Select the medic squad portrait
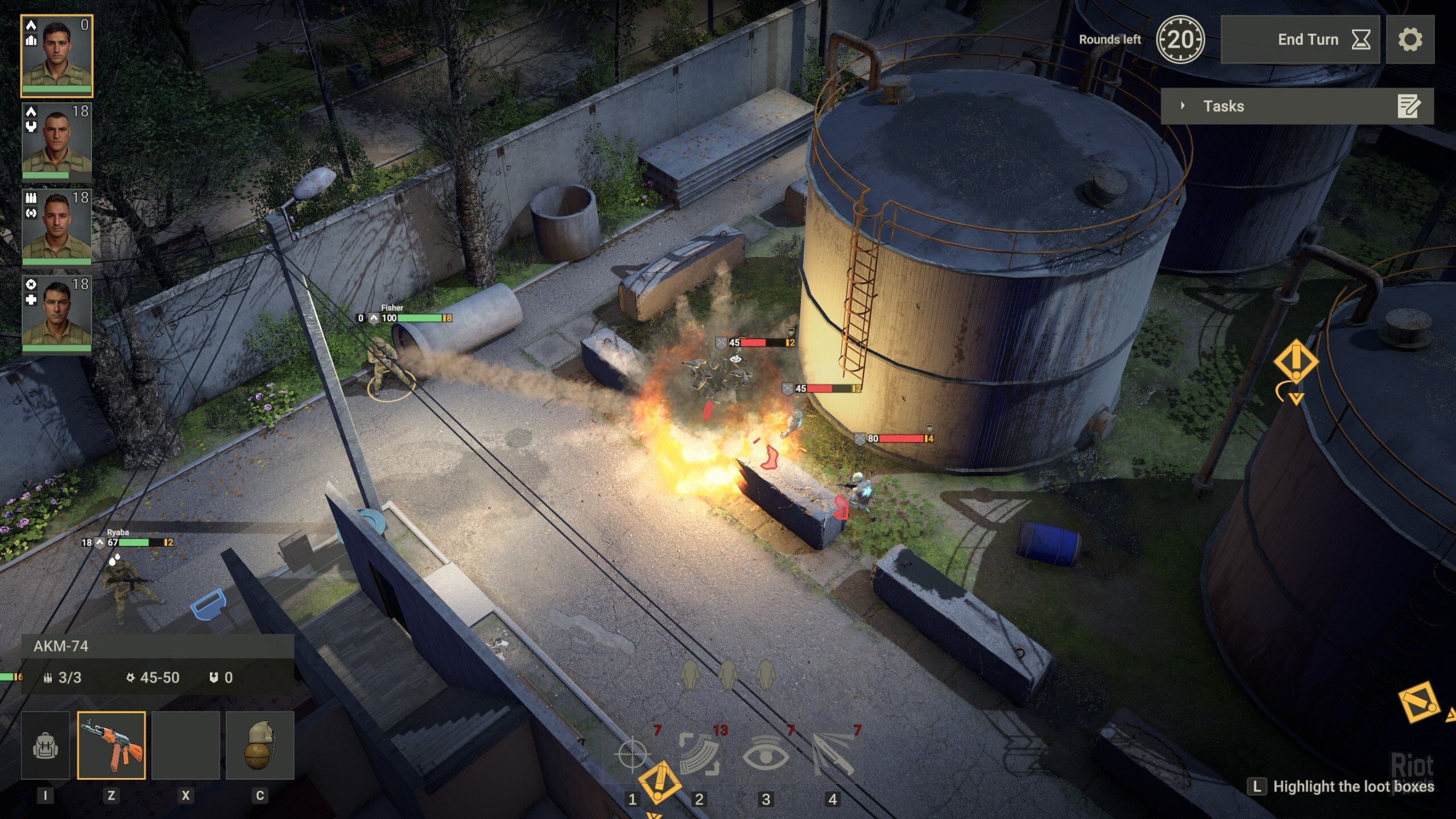 57,313
